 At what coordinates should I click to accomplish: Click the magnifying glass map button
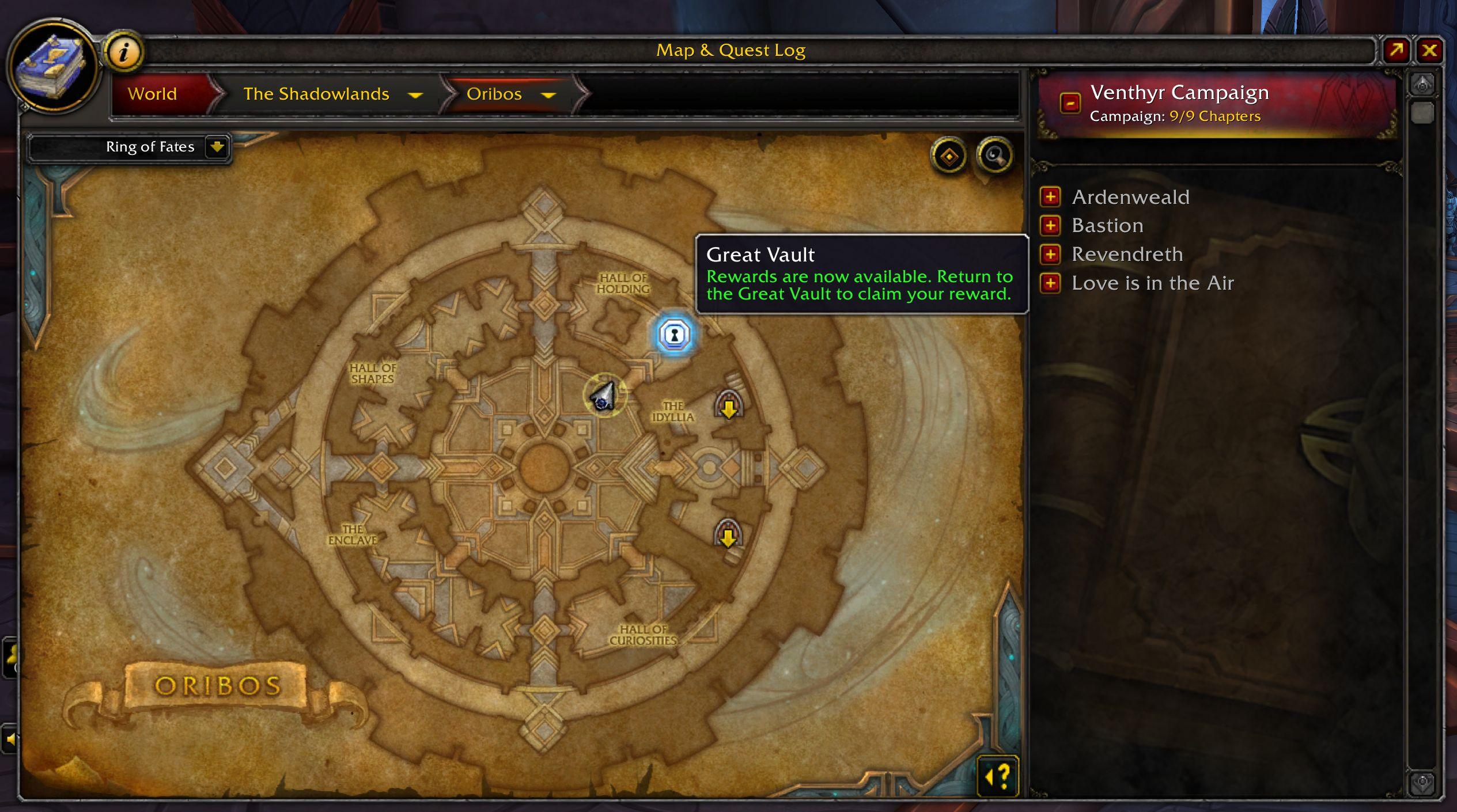click(x=994, y=155)
